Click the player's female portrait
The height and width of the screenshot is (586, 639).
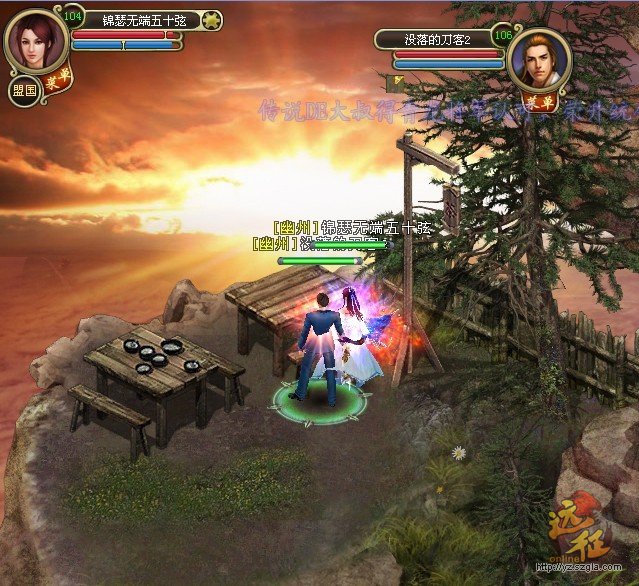(x=36, y=39)
